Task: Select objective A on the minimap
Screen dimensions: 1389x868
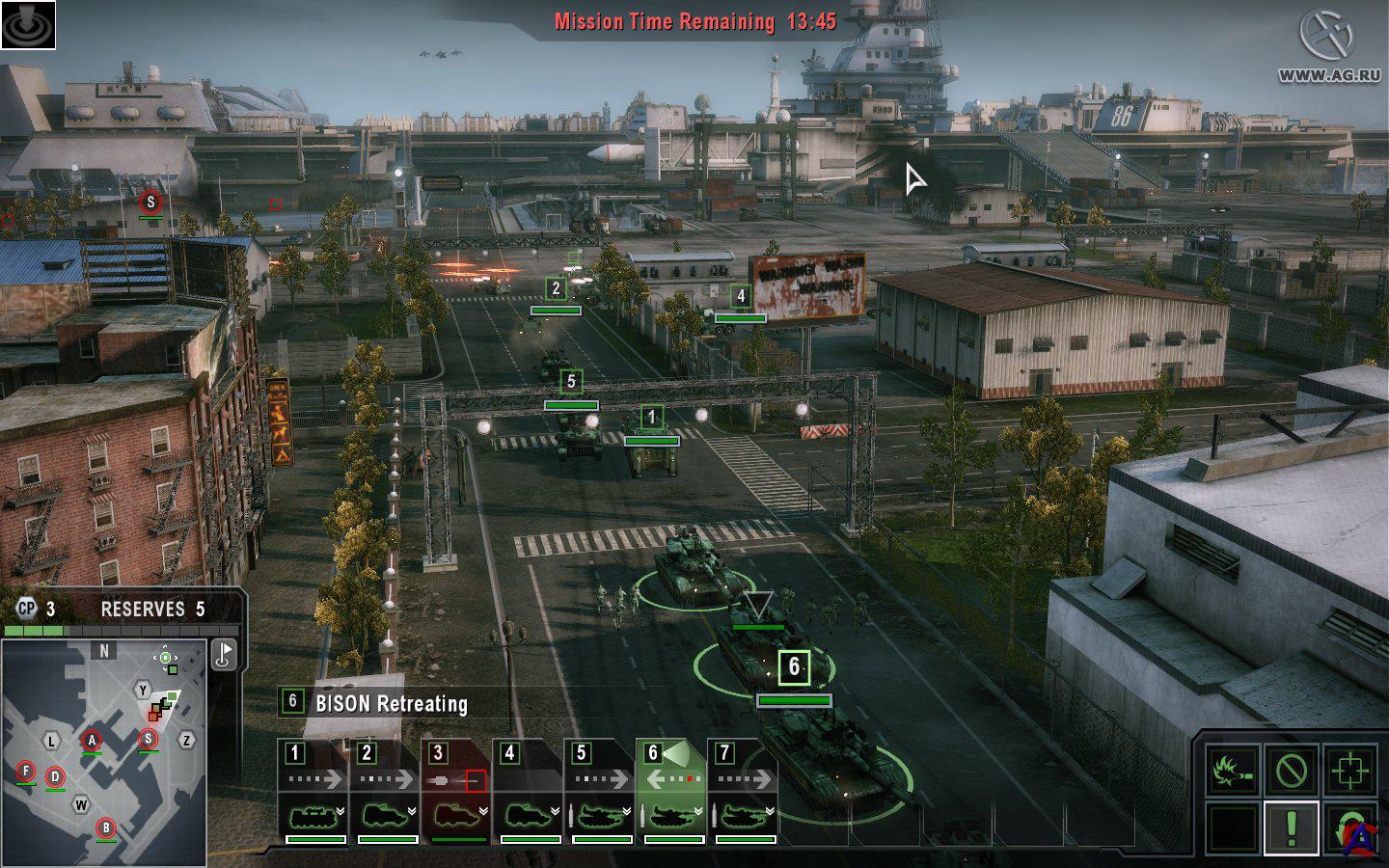Action: click(x=92, y=741)
